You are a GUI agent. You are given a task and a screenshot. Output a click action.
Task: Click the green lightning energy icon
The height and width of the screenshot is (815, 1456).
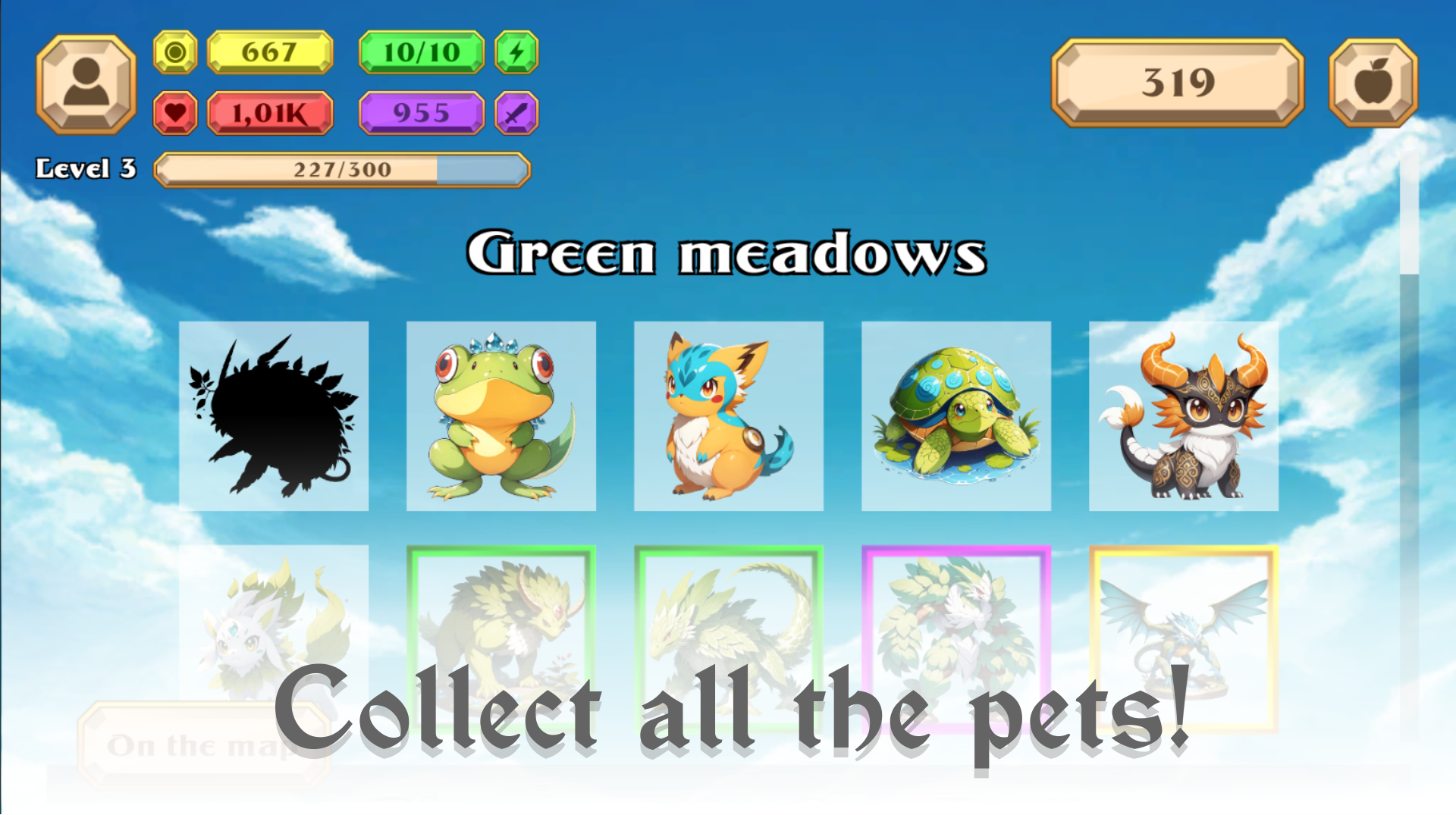click(516, 52)
